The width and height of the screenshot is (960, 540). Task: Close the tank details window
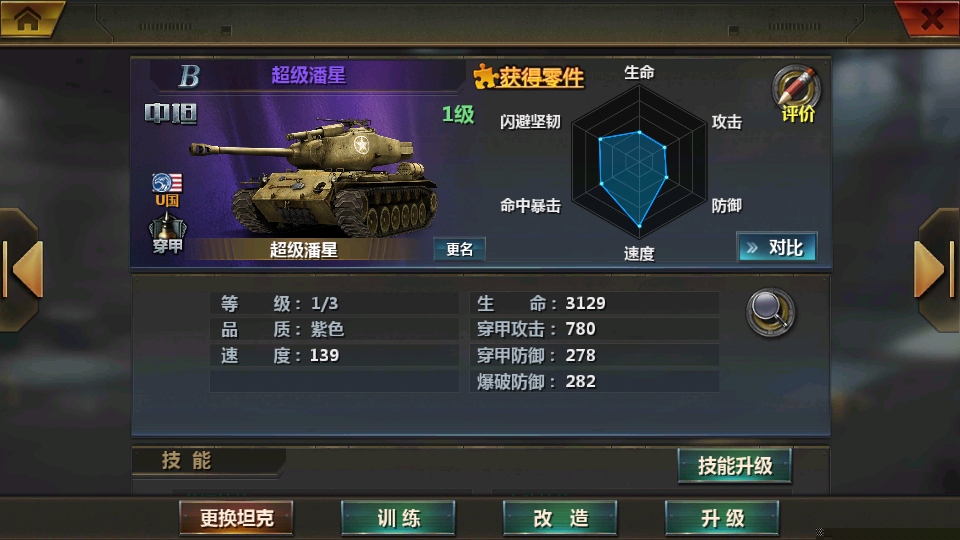coord(930,18)
